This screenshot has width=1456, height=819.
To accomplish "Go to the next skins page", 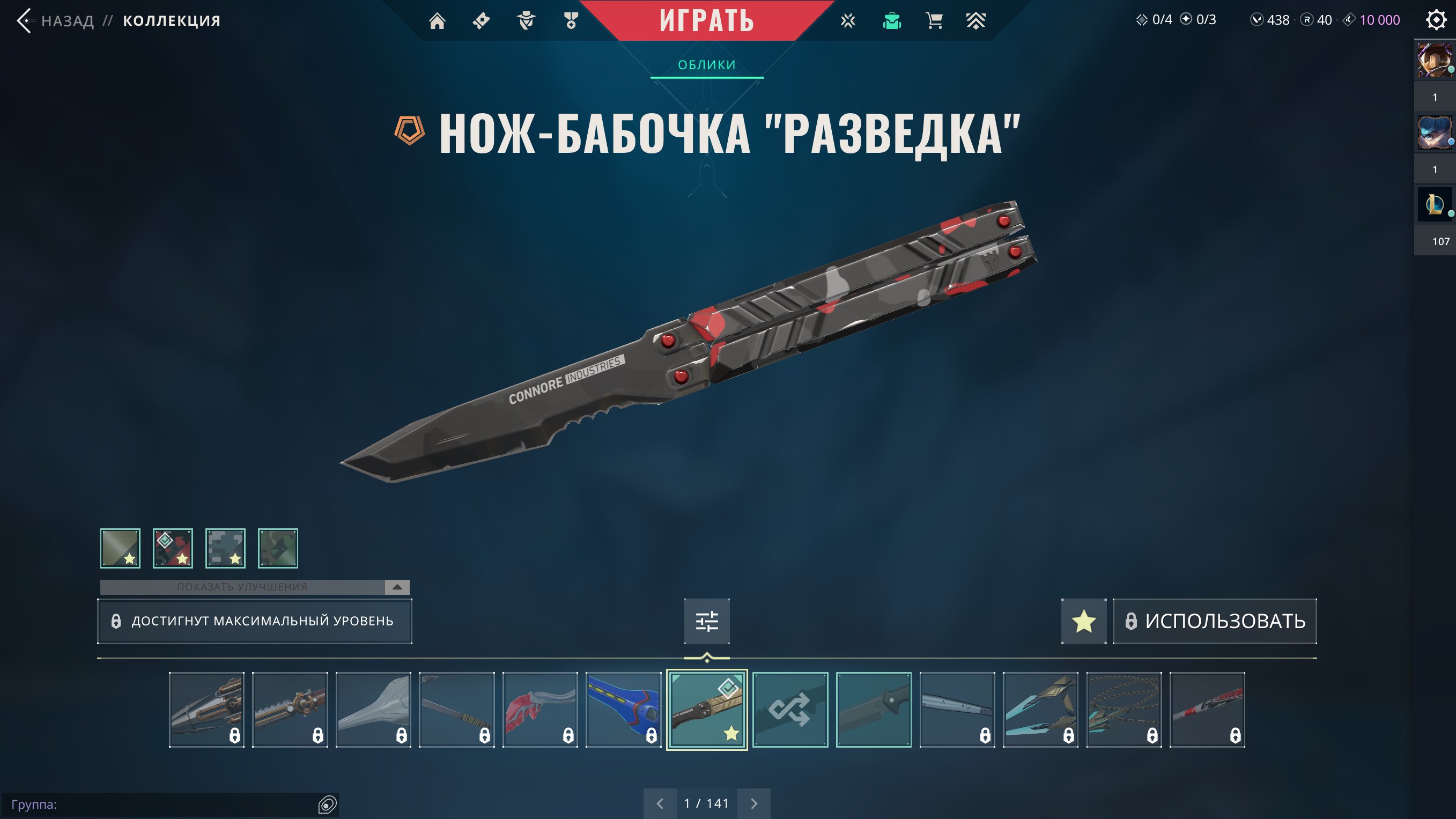I will pyautogui.click(x=753, y=803).
